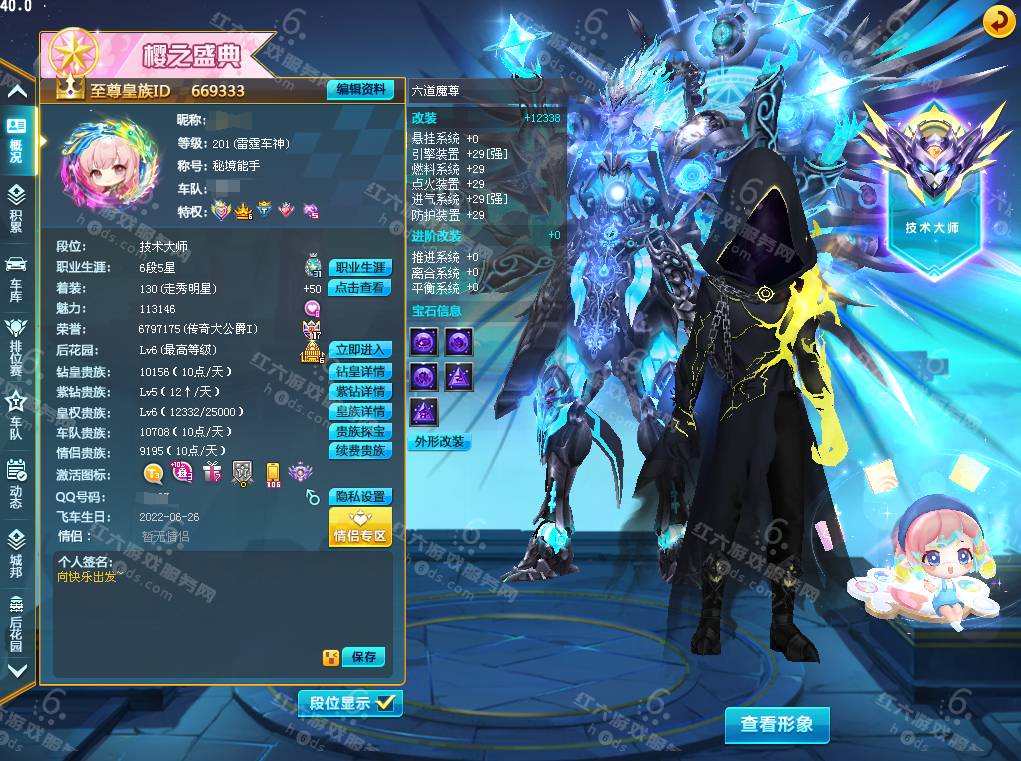Open the 贵族探宝 treasure hunt
This screenshot has height=761, width=1021.
click(x=360, y=432)
